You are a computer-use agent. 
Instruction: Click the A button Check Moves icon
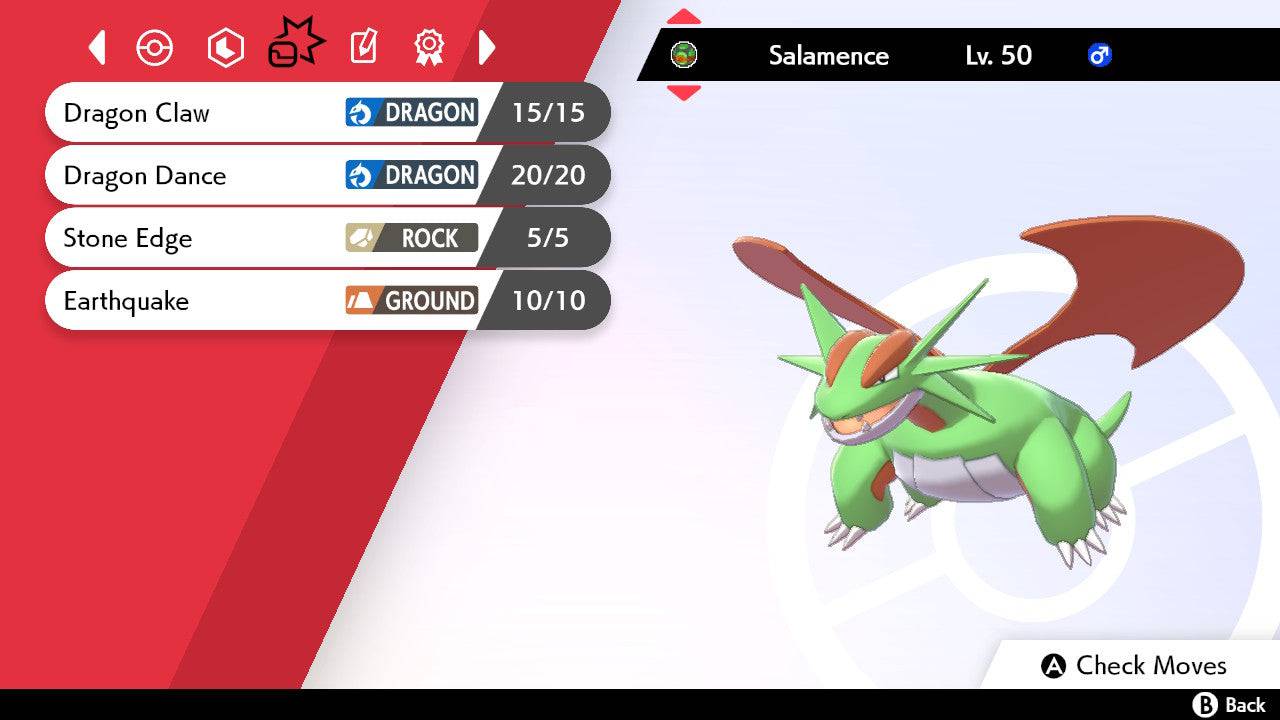point(1055,666)
